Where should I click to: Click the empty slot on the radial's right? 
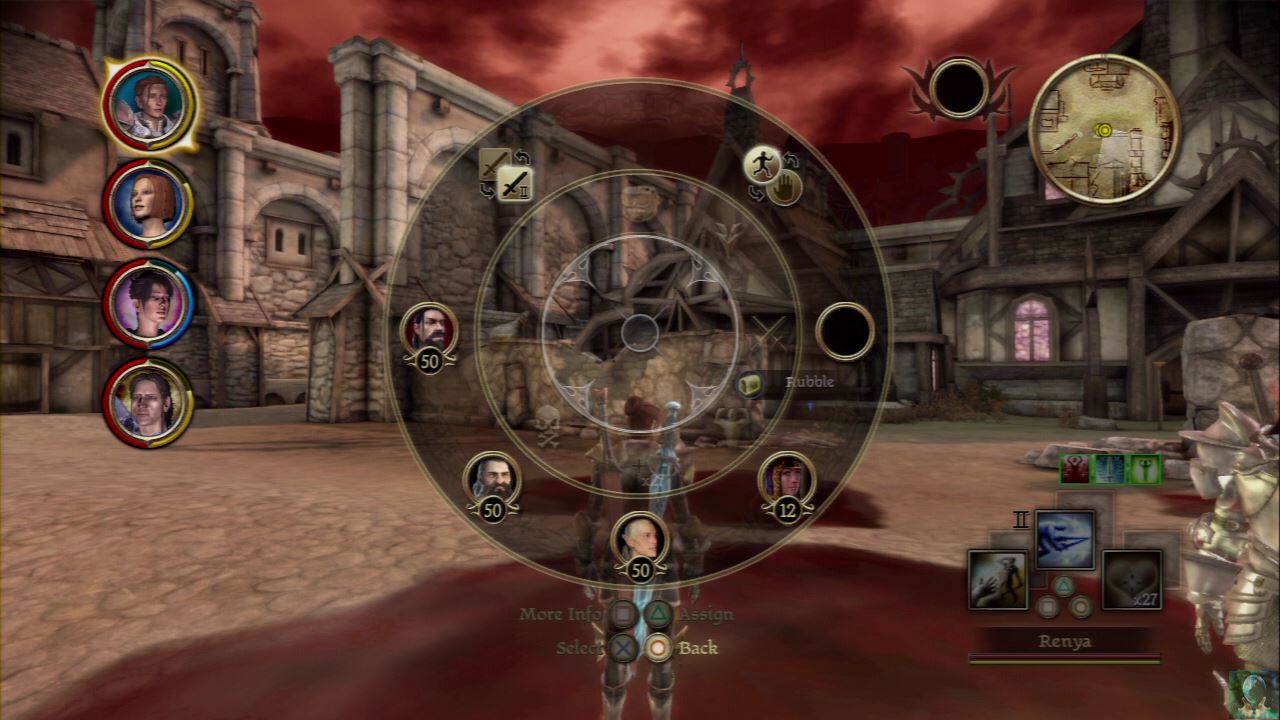click(x=845, y=332)
